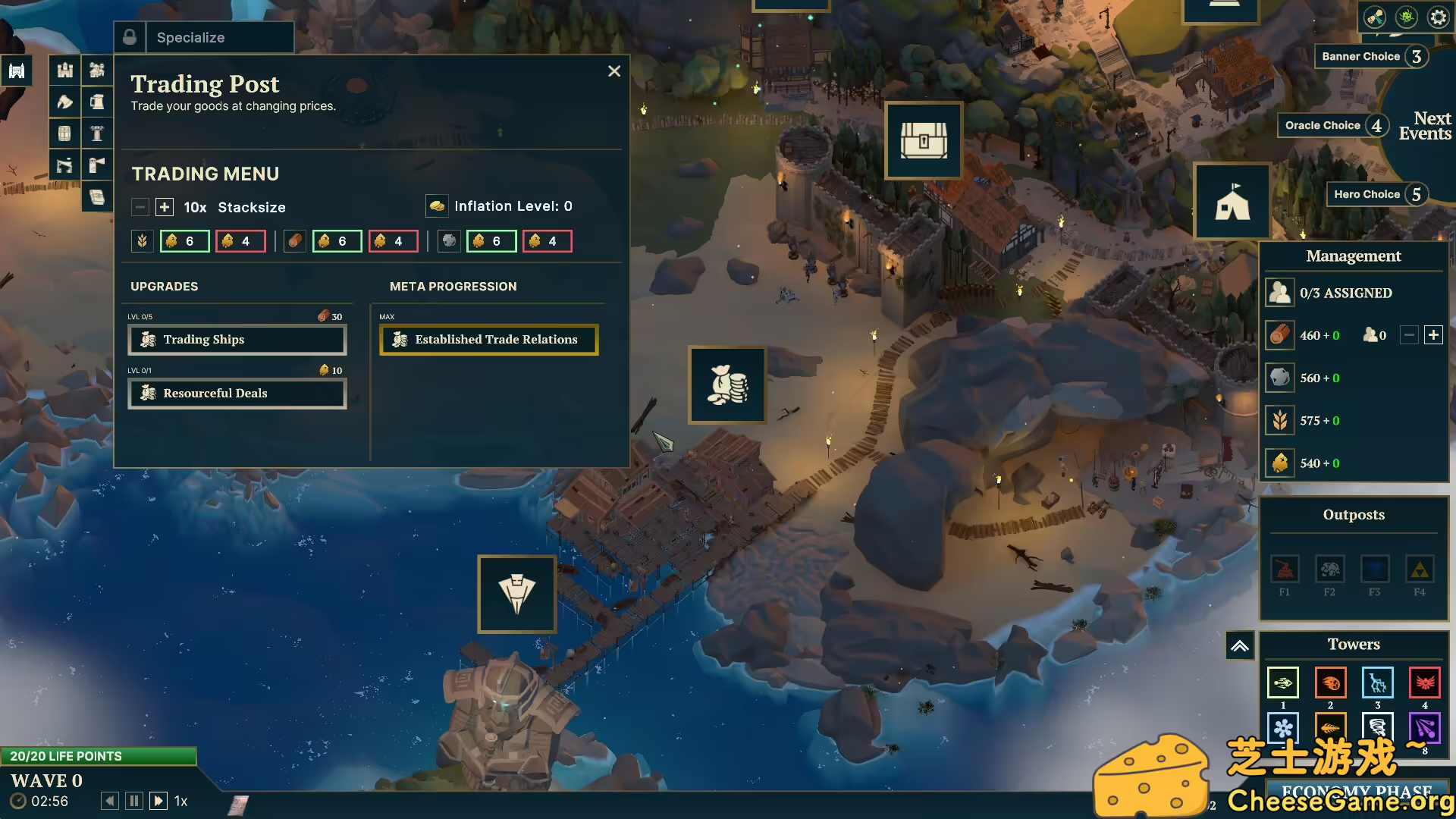Open the book icon in the sidebar
Screen dimensions: 1456x819
tap(97, 196)
